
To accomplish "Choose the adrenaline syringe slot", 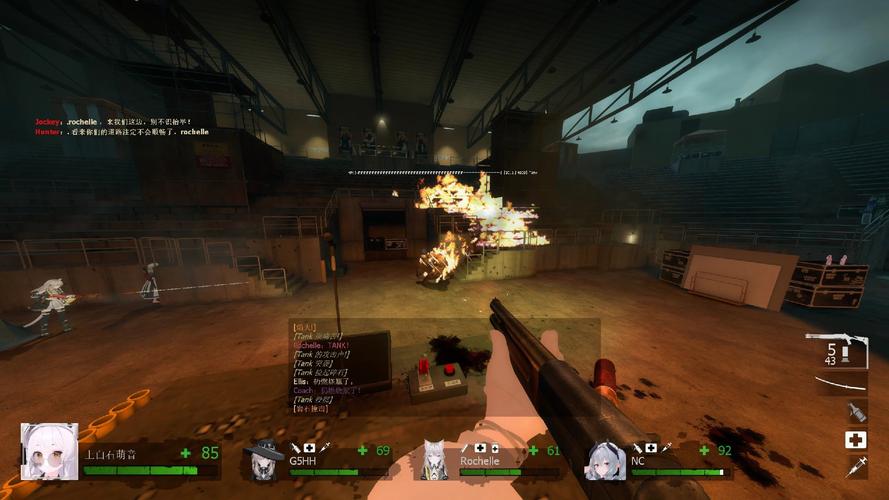I will click(856, 466).
